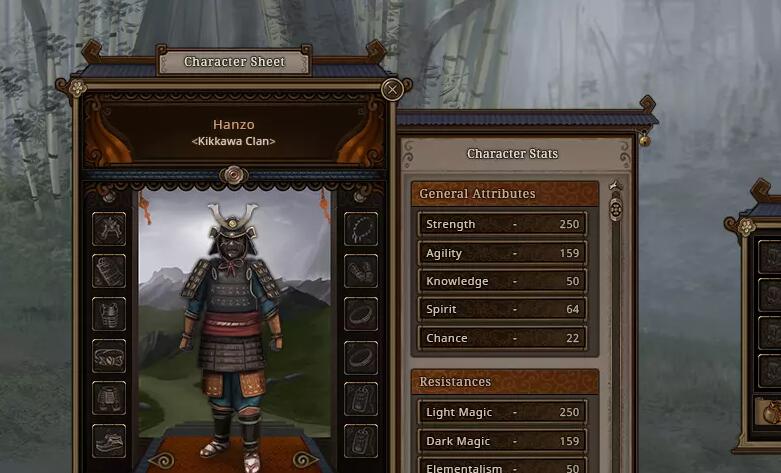Open the necklace equipment slot
Viewport: 781px width, 473px height.
click(x=360, y=229)
